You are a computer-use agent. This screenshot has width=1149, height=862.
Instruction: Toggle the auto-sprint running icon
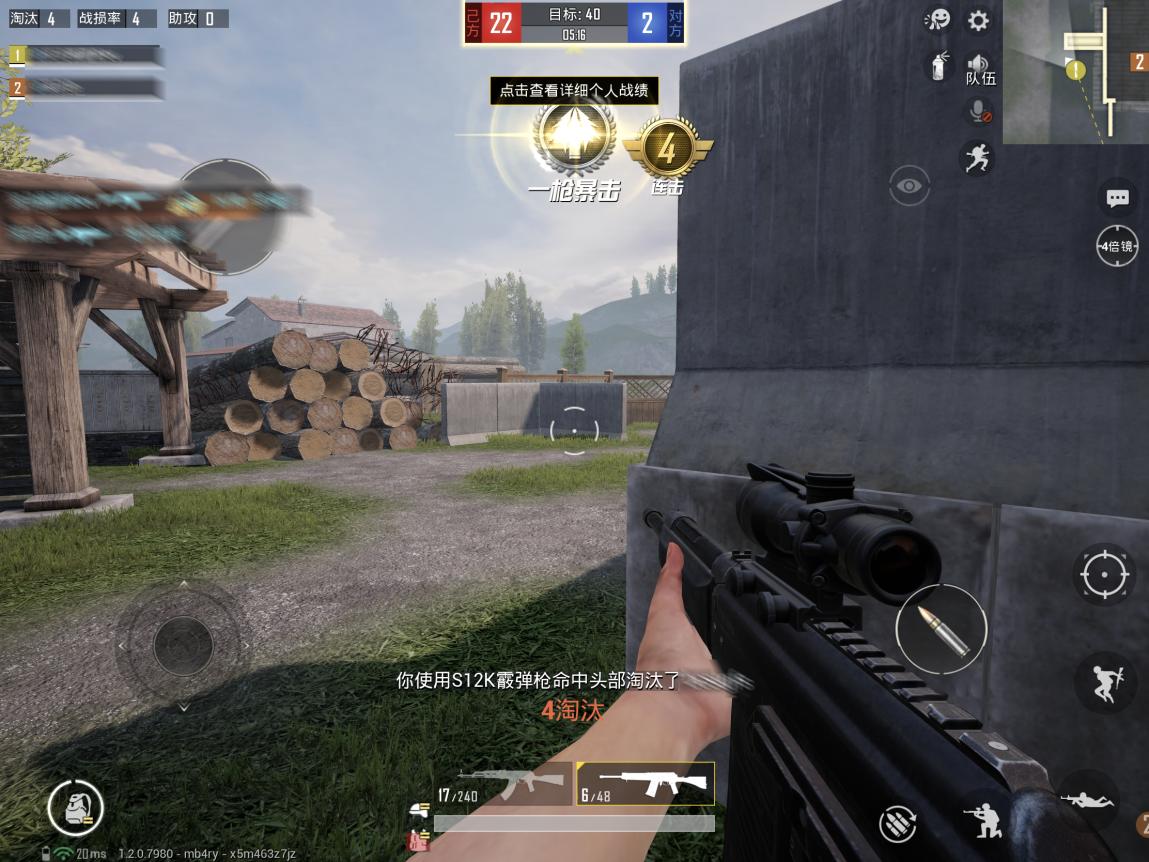[x=977, y=158]
